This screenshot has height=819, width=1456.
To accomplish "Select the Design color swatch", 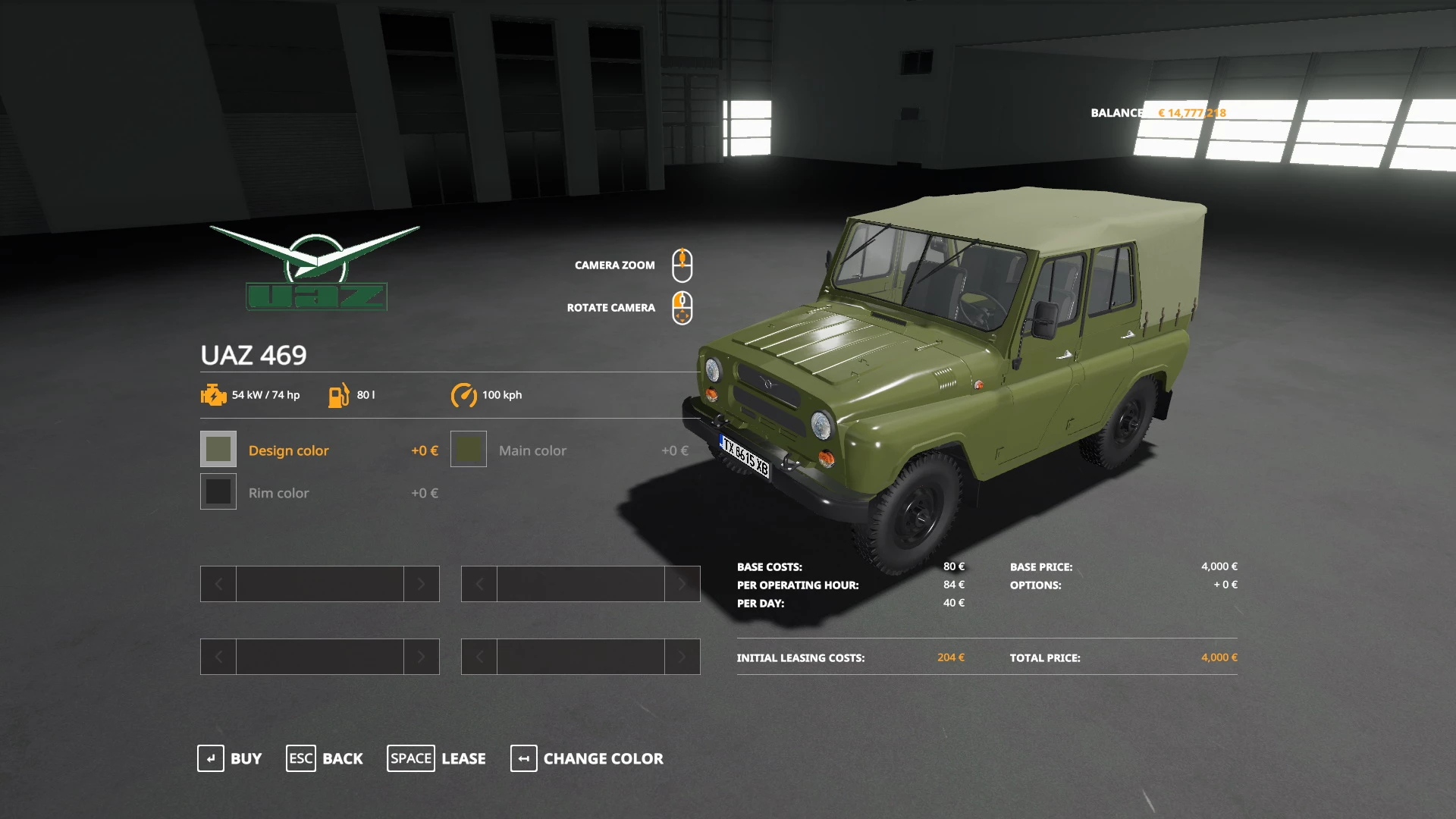I will [x=218, y=449].
